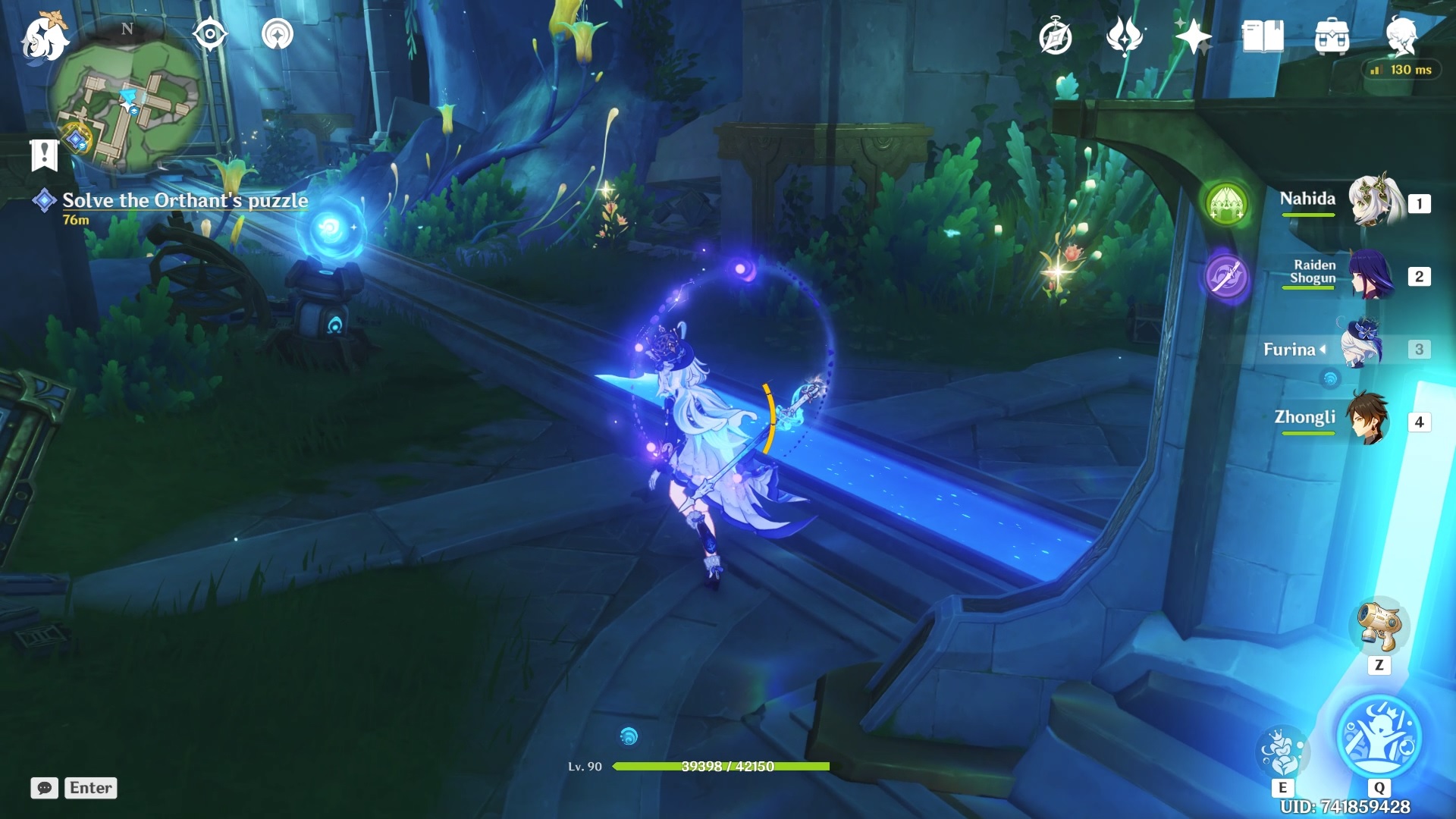The width and height of the screenshot is (1456, 819).
Task: Open the battle pass winged icon
Action: pyautogui.click(x=1124, y=36)
